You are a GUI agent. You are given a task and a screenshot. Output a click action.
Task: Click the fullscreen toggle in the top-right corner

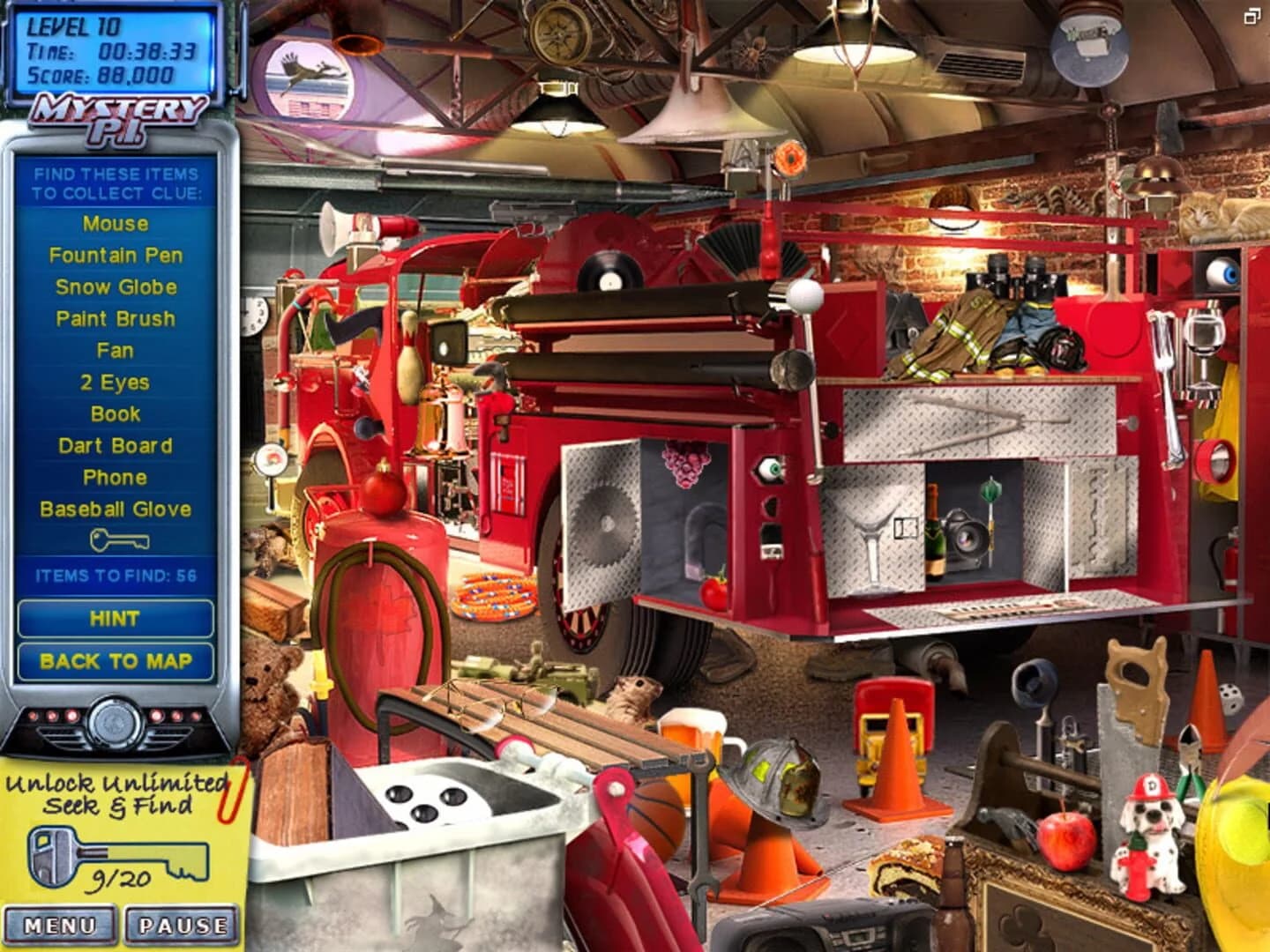pos(1253,17)
